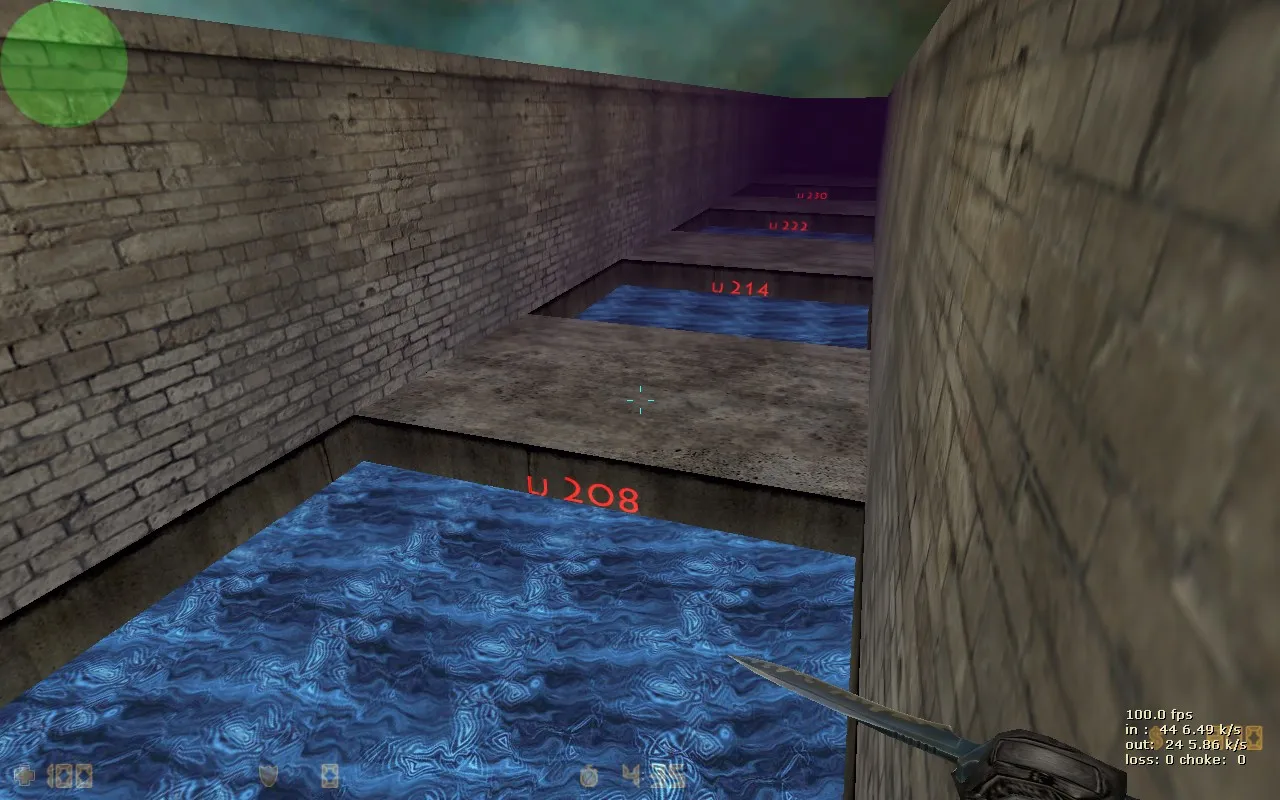Image resolution: width=1280 pixels, height=800 pixels.
Task: Select the radar circle display
Action: click(63, 62)
